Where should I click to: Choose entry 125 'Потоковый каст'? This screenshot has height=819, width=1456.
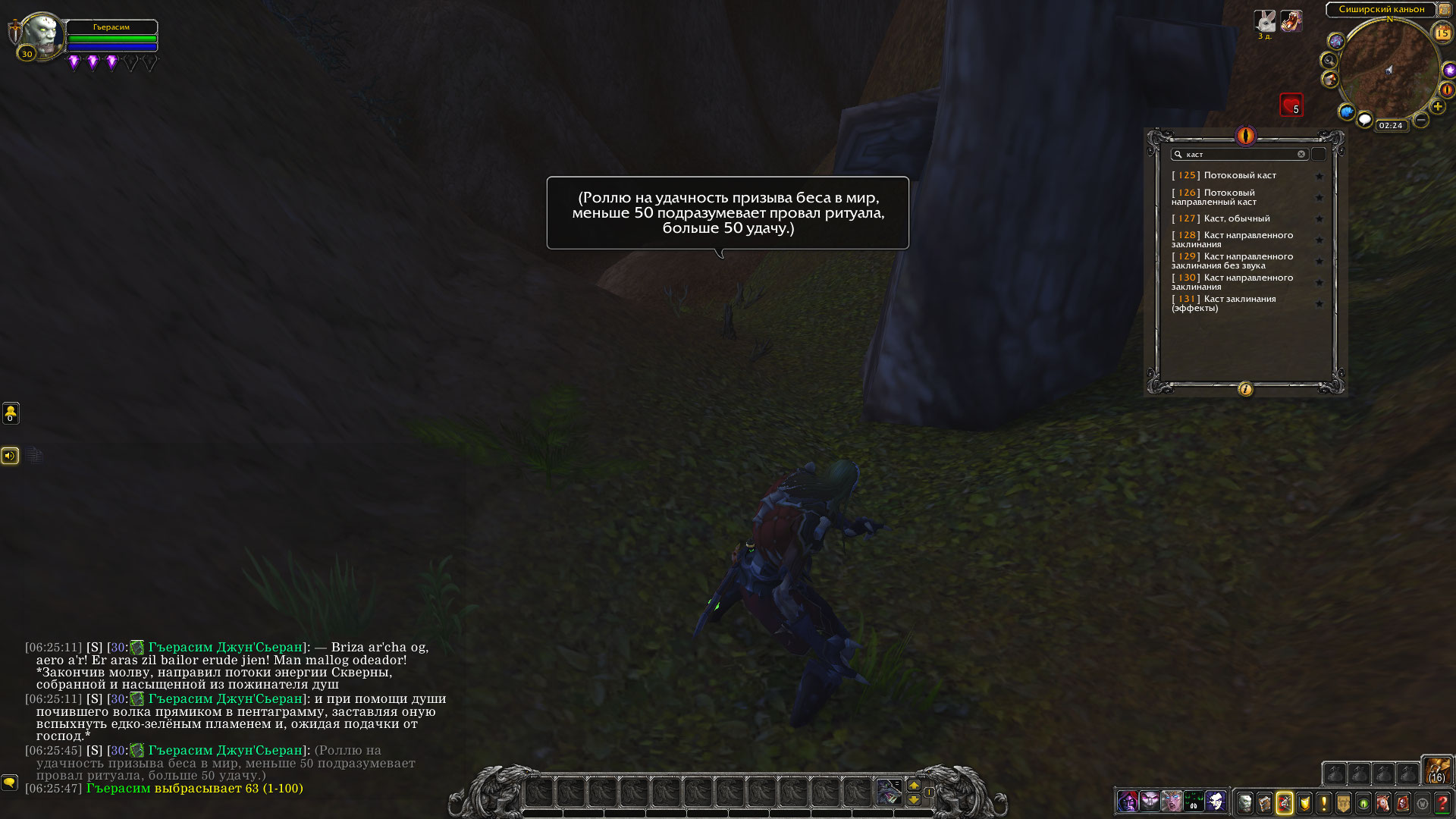1239,175
